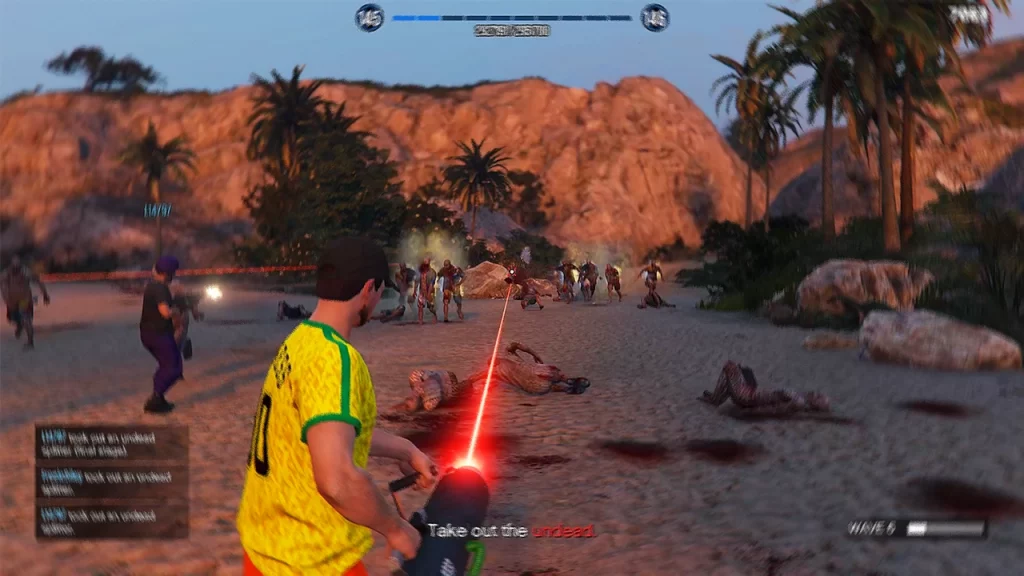Click the rank globe left of the XP bar
This screenshot has width=1024, height=576.
tap(370, 18)
